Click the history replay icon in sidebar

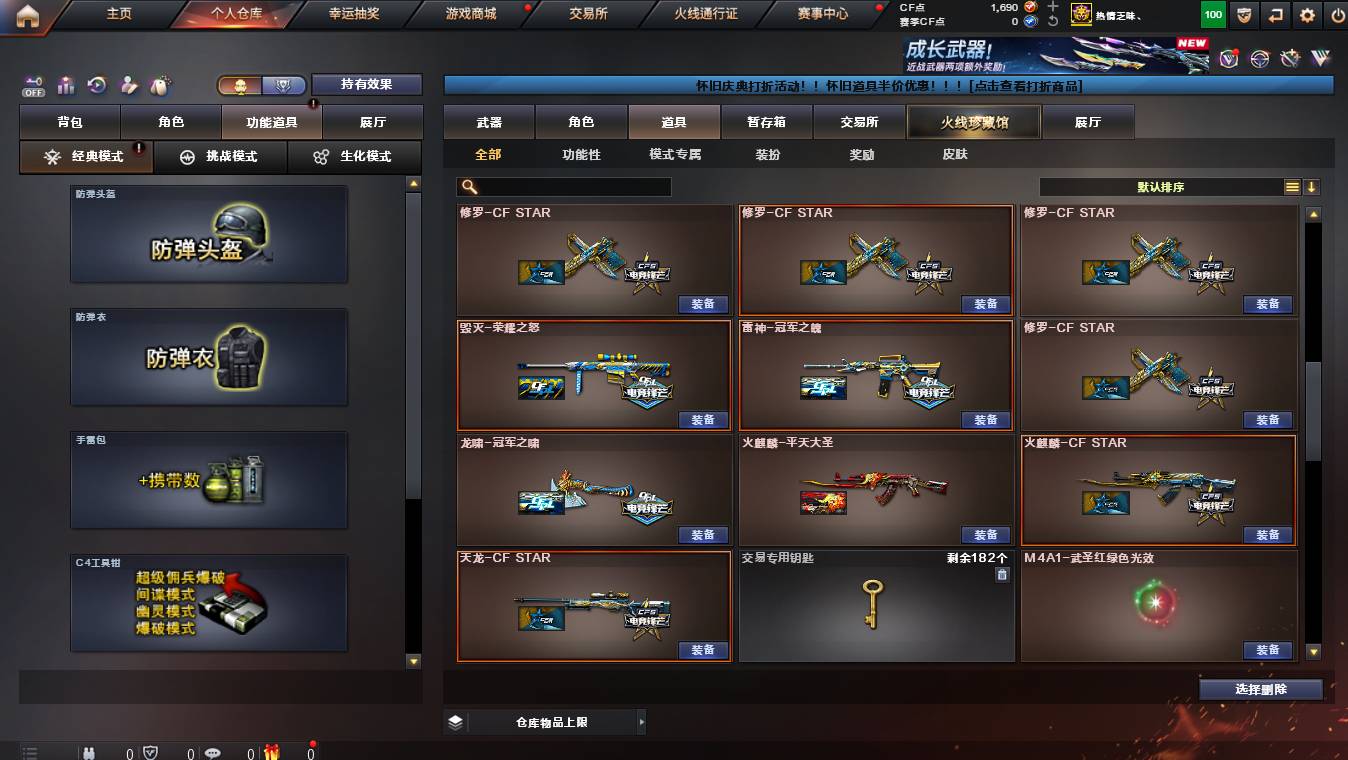96,84
